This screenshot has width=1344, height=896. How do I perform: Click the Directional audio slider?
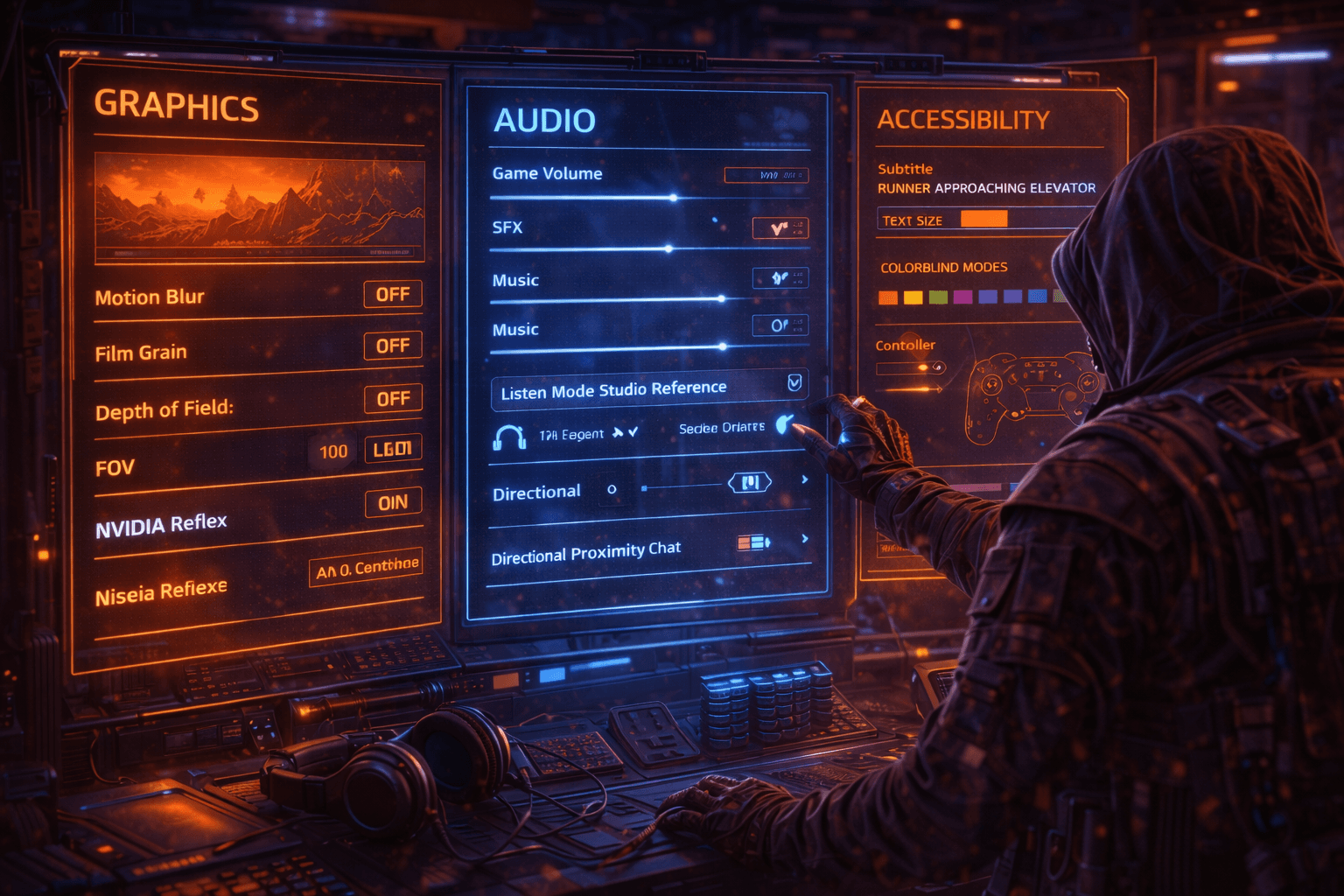(x=682, y=486)
